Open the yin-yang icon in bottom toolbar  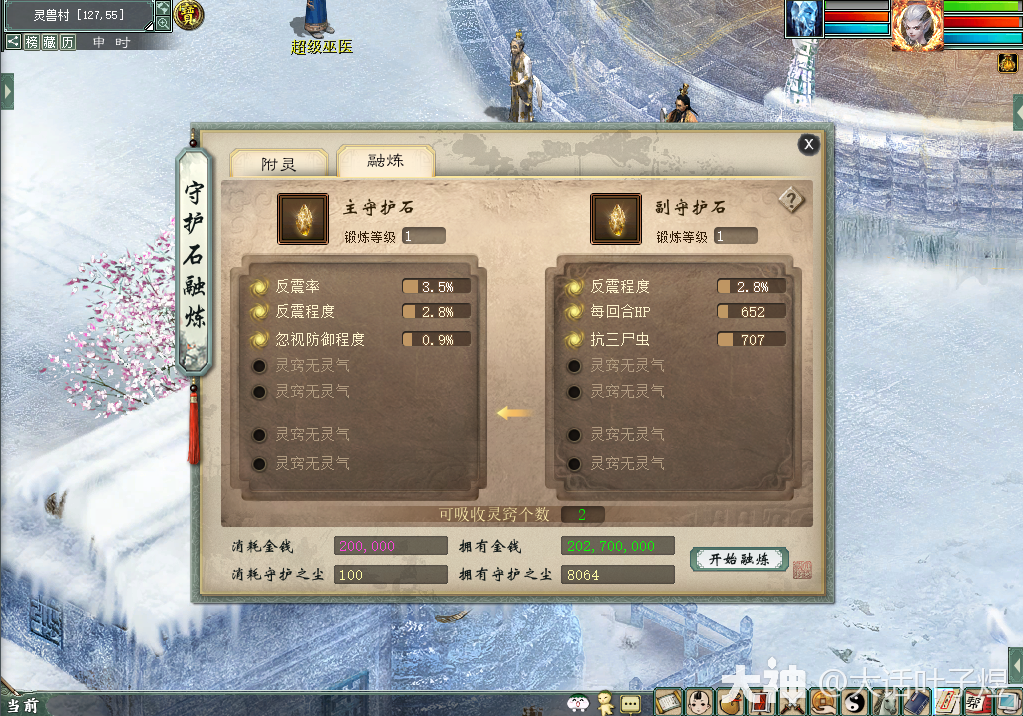pyautogui.click(x=856, y=704)
